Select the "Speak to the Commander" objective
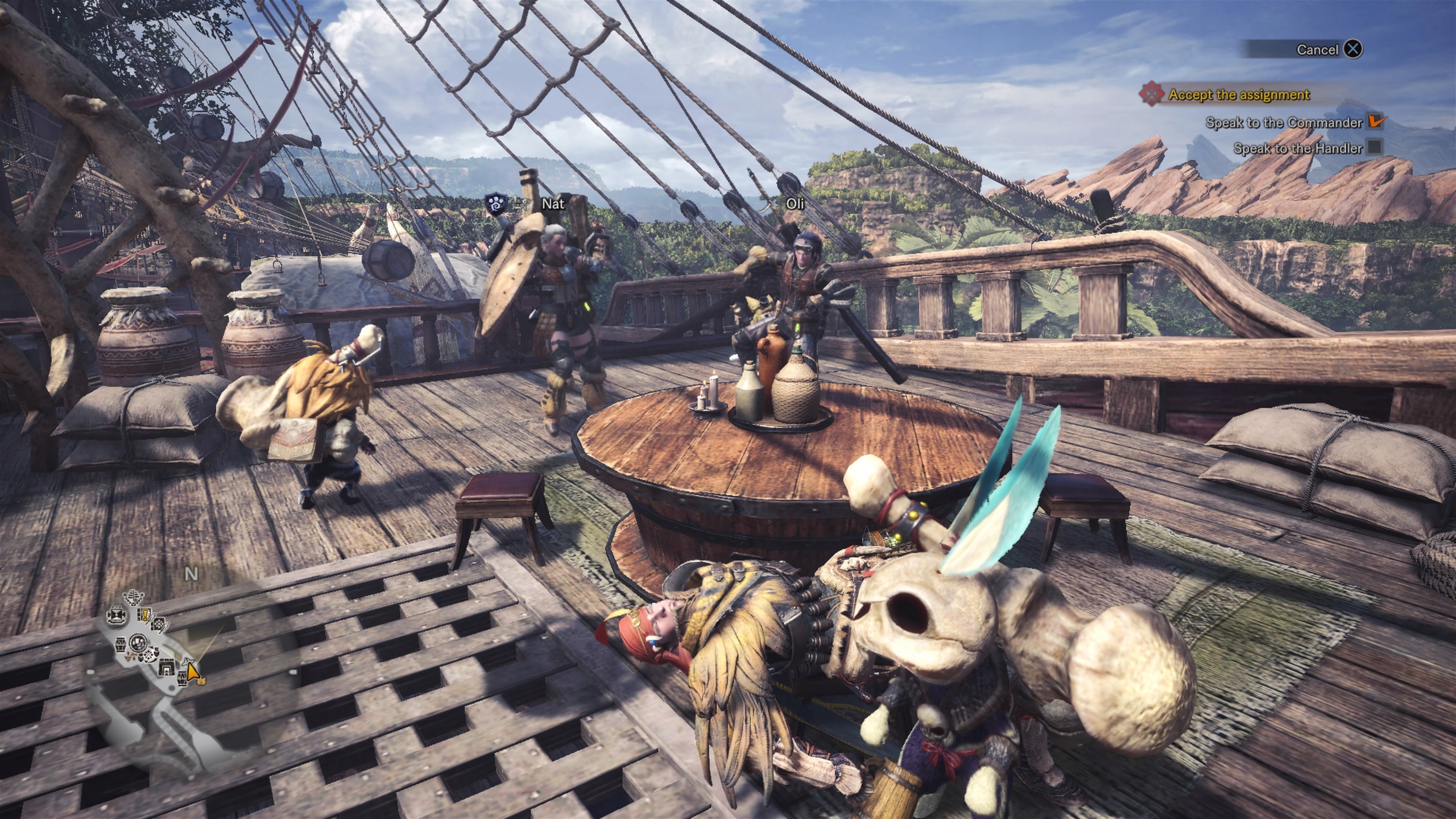 (x=1284, y=123)
